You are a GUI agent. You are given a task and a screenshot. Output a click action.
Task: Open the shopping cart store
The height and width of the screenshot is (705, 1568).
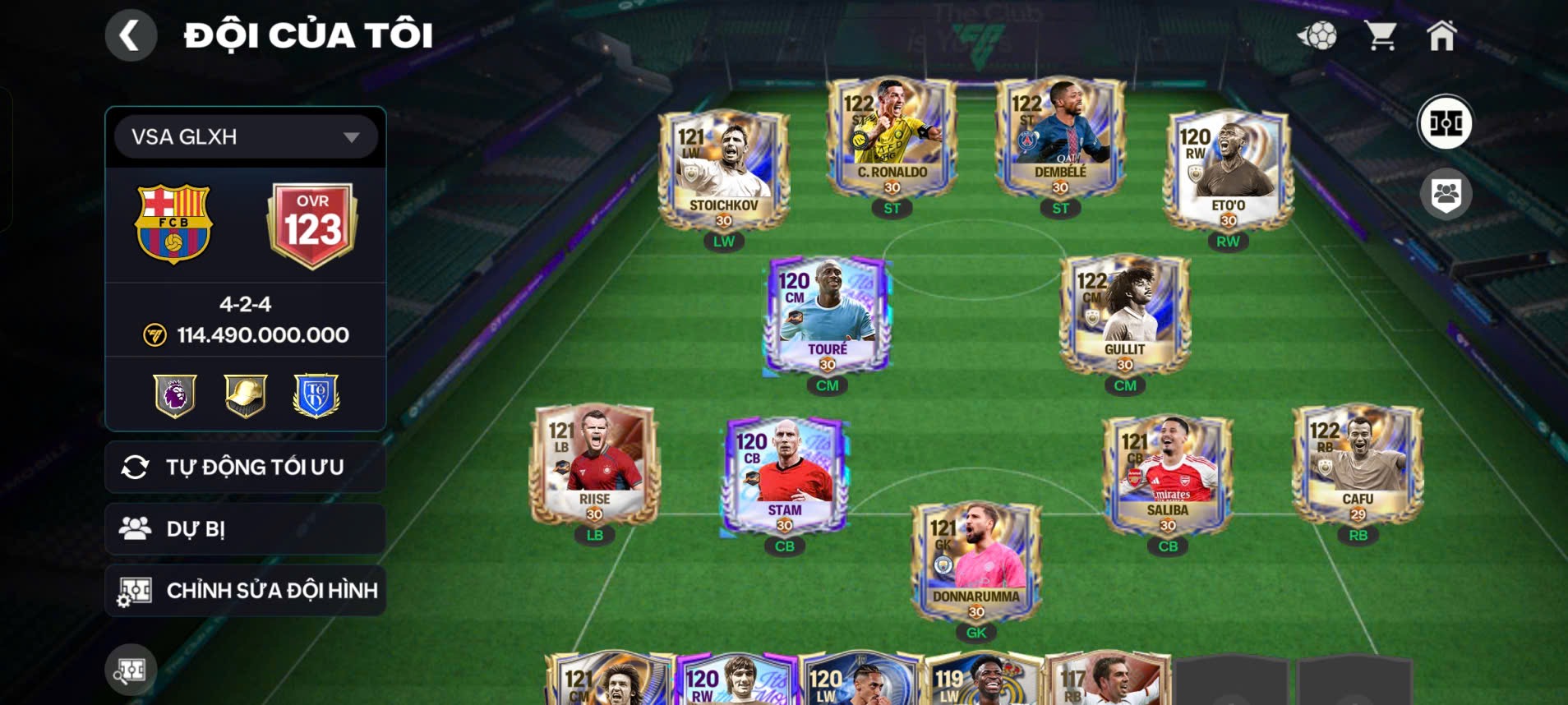[1380, 35]
